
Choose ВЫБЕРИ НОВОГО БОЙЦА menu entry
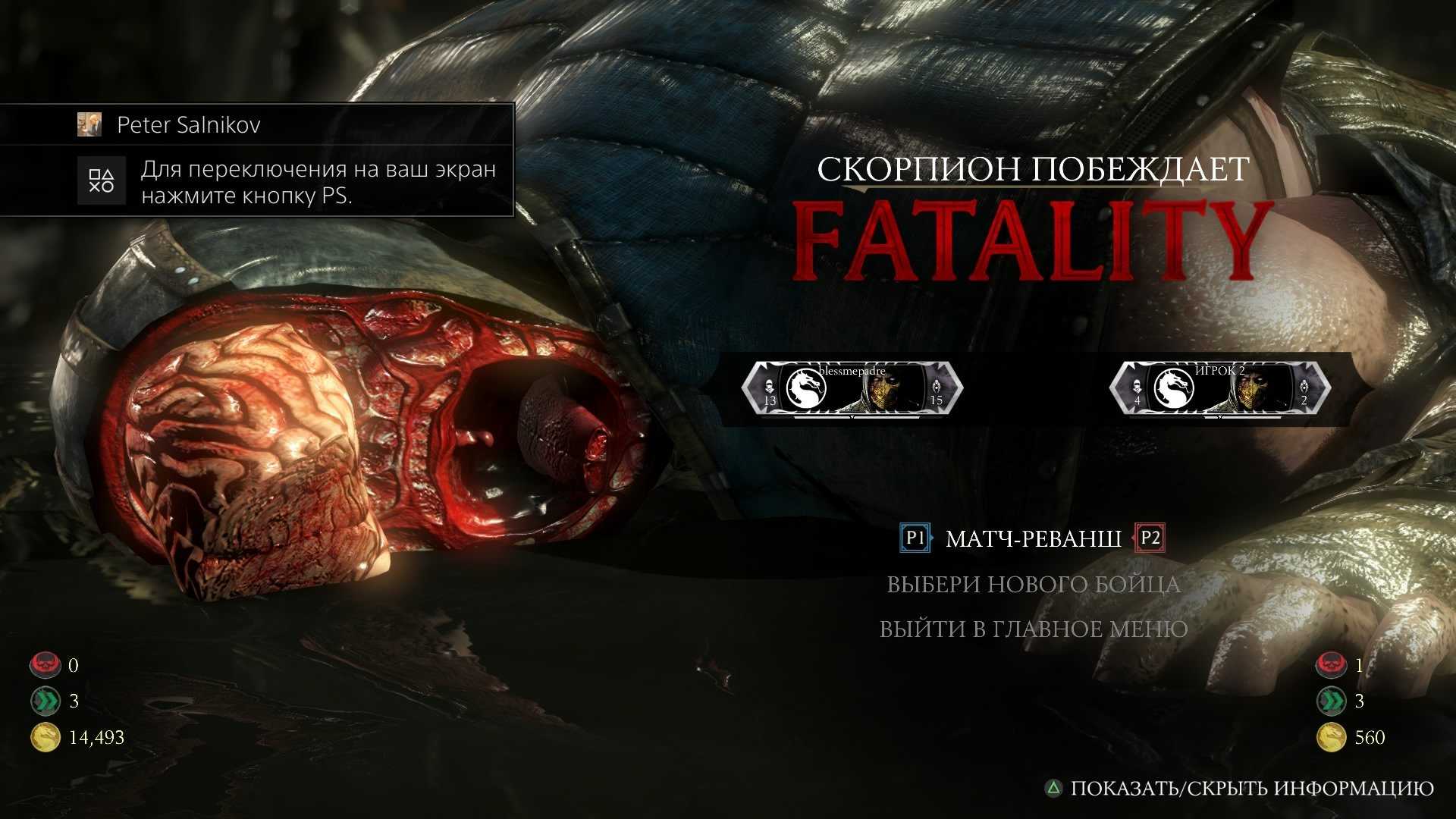click(x=1034, y=585)
